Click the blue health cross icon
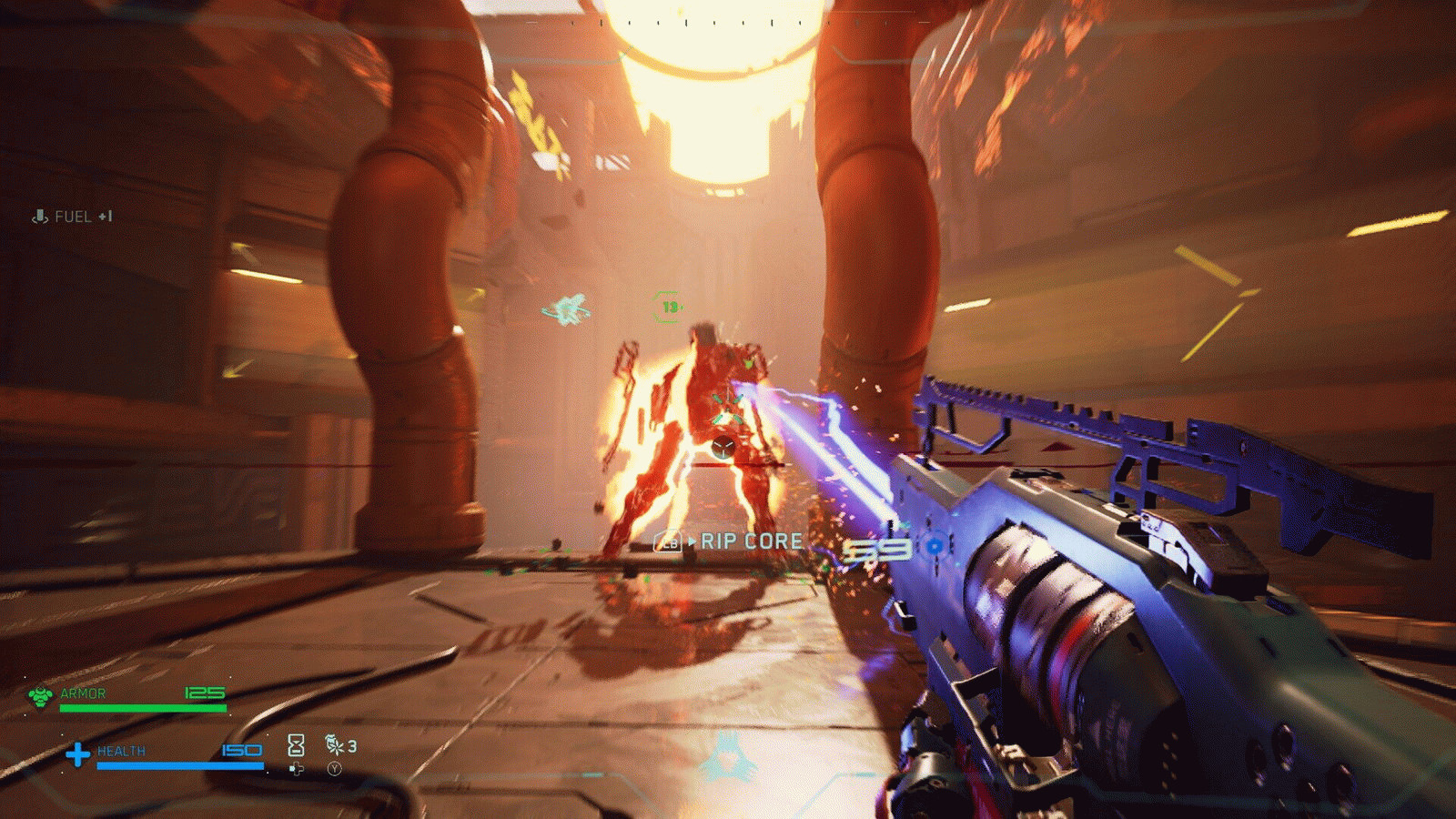The height and width of the screenshot is (819, 1456). coord(78,754)
